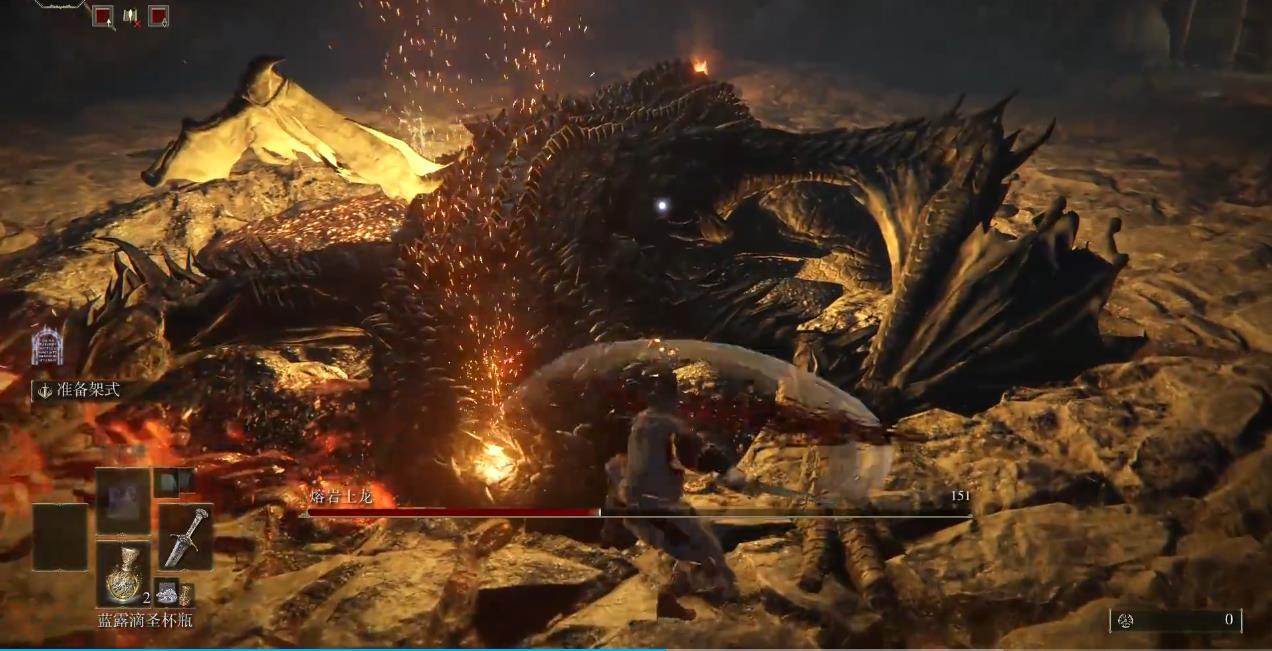Click the gothic window buff icon
Viewport: 1272px width, 651px height.
click(47, 346)
